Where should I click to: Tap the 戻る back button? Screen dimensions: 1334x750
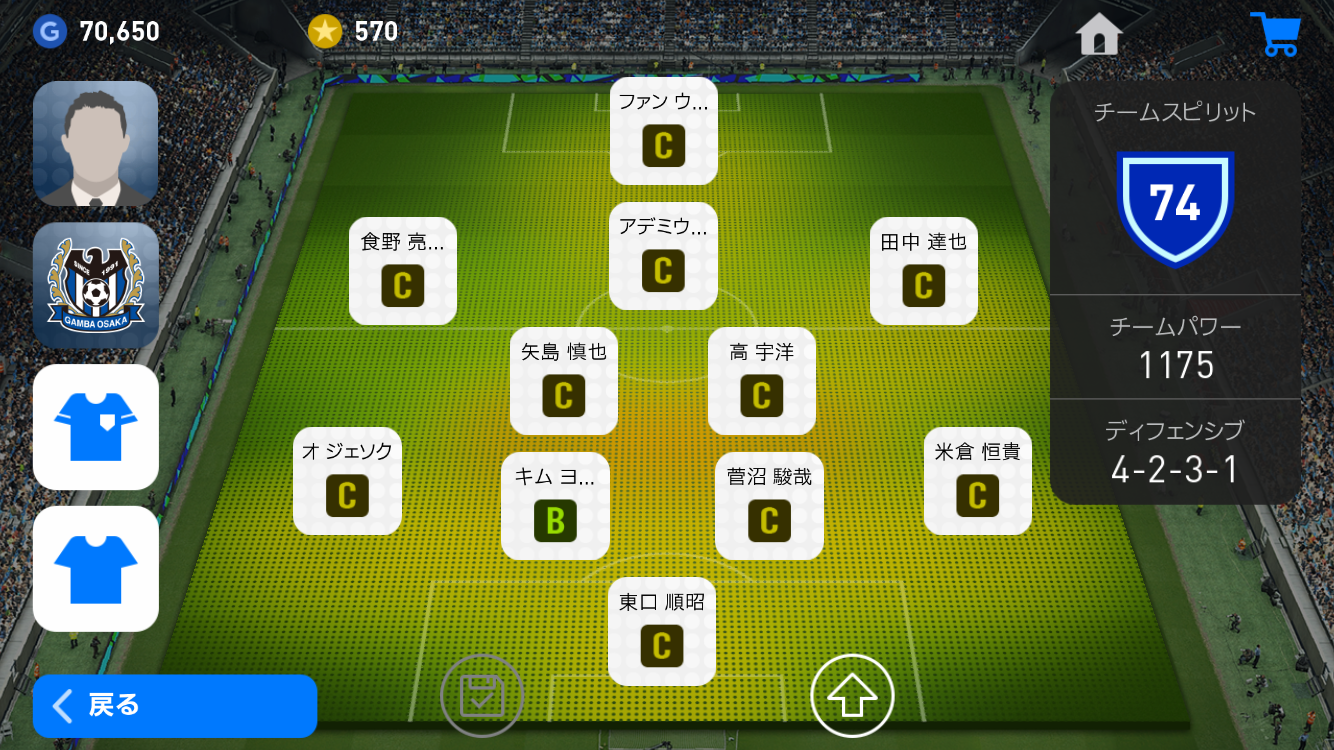[175, 706]
